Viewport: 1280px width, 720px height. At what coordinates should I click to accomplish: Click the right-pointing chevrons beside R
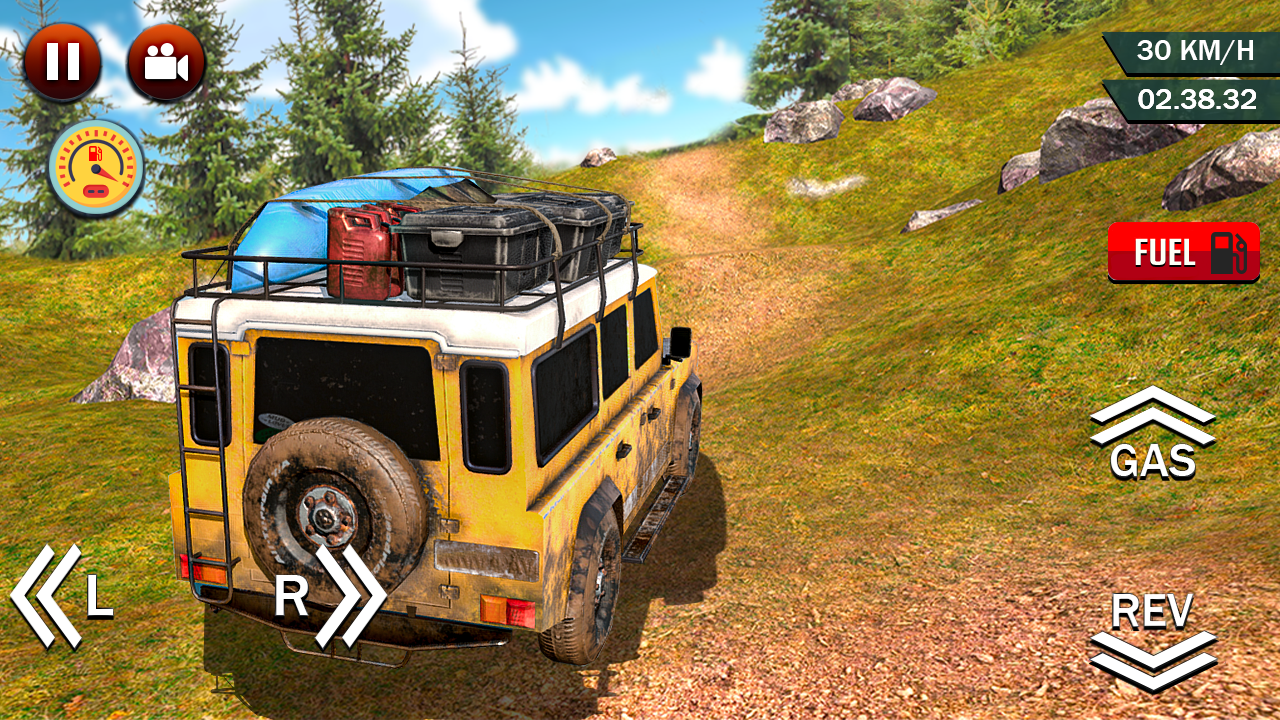352,595
